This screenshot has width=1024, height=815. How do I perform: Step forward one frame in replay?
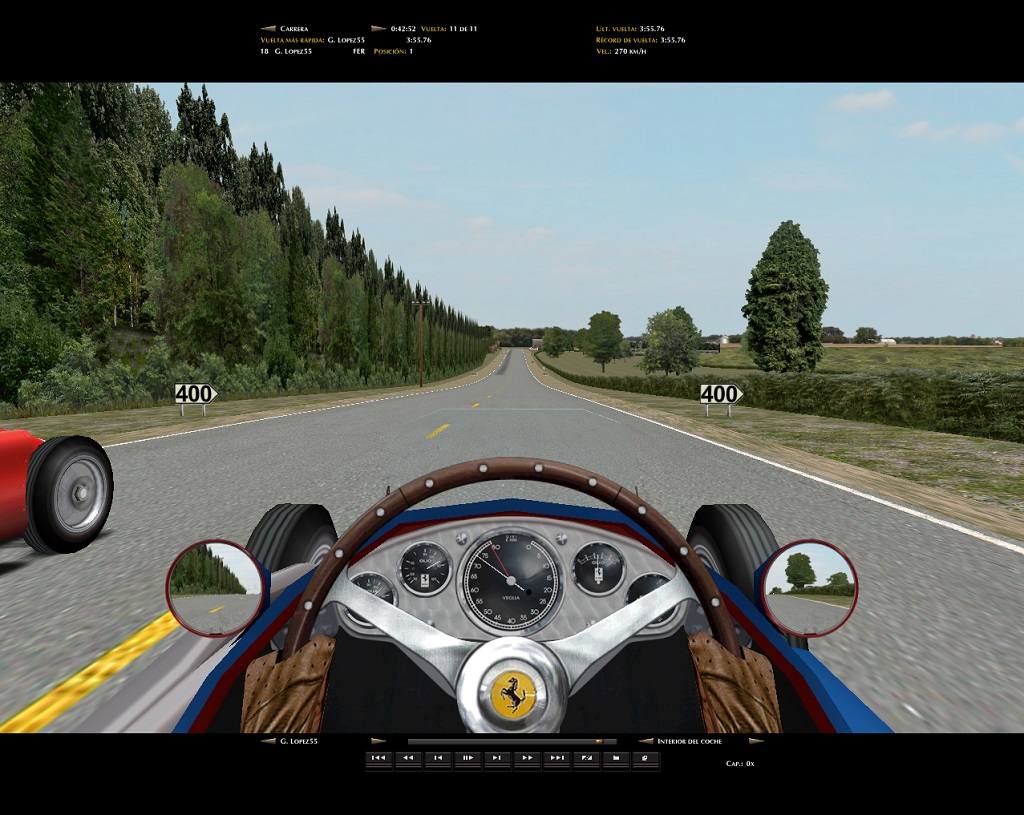pos(497,759)
